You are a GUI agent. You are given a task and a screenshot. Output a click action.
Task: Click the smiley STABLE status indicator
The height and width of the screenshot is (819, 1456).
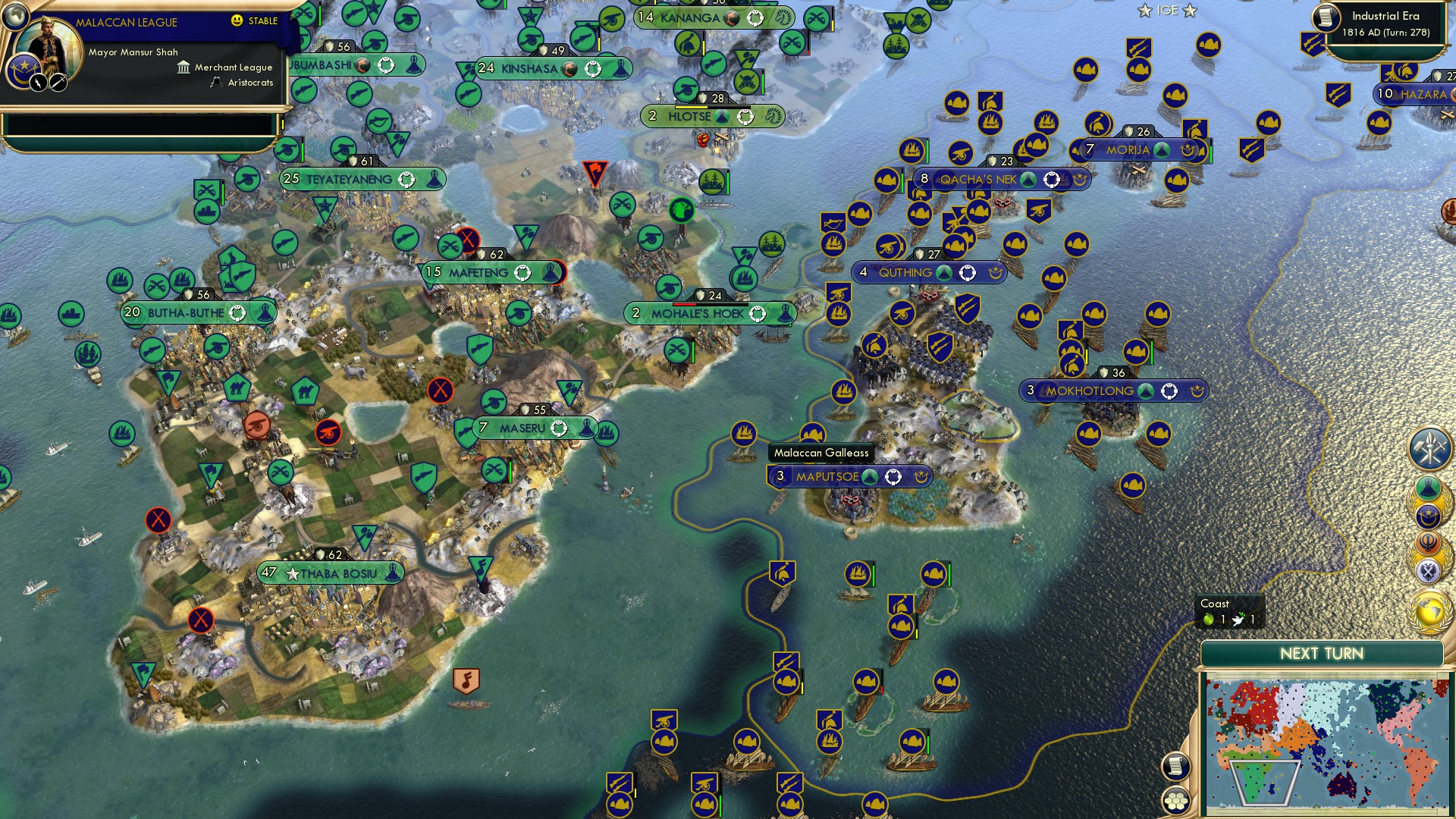pyautogui.click(x=236, y=21)
